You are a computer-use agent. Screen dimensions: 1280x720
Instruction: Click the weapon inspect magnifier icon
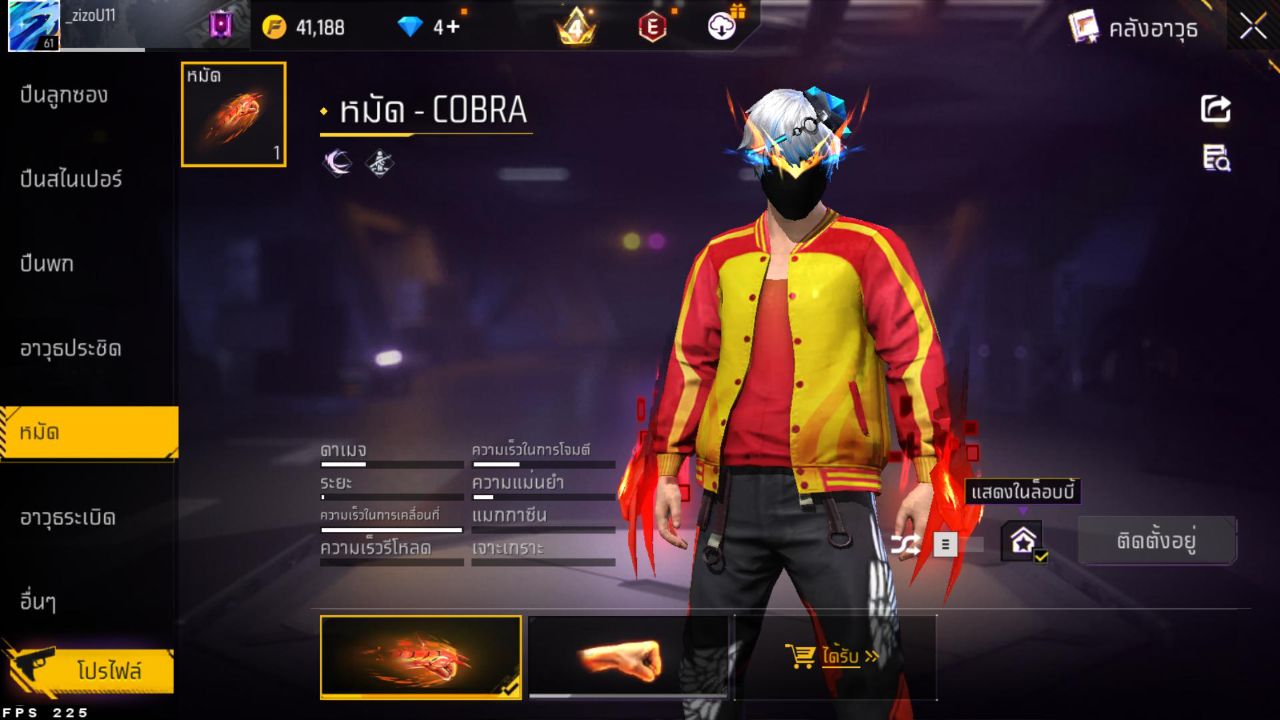1215,158
